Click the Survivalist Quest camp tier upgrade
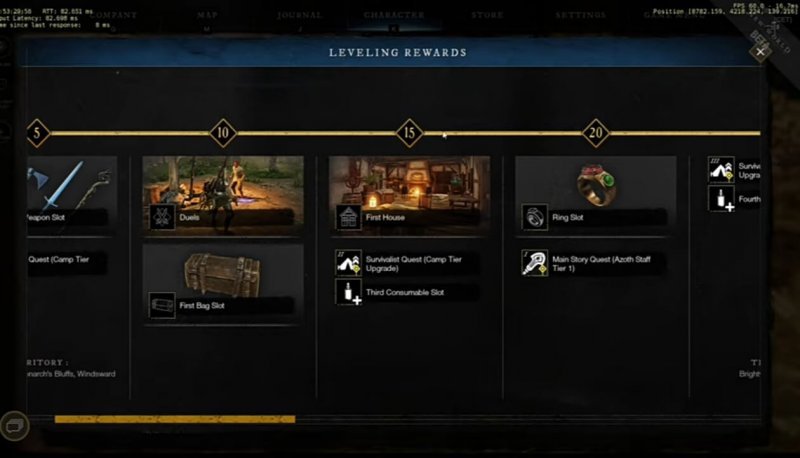The height and width of the screenshot is (458, 800). pyautogui.click(x=409, y=262)
